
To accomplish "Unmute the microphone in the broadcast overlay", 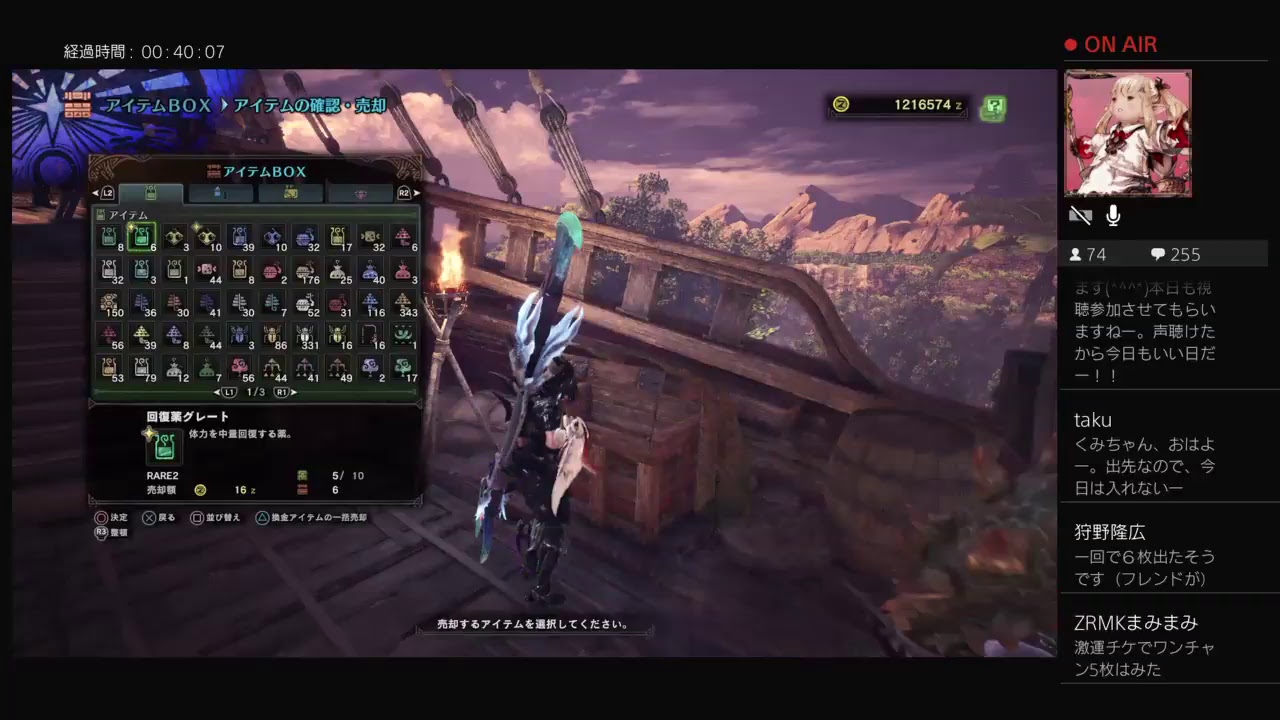I will pos(1113,214).
